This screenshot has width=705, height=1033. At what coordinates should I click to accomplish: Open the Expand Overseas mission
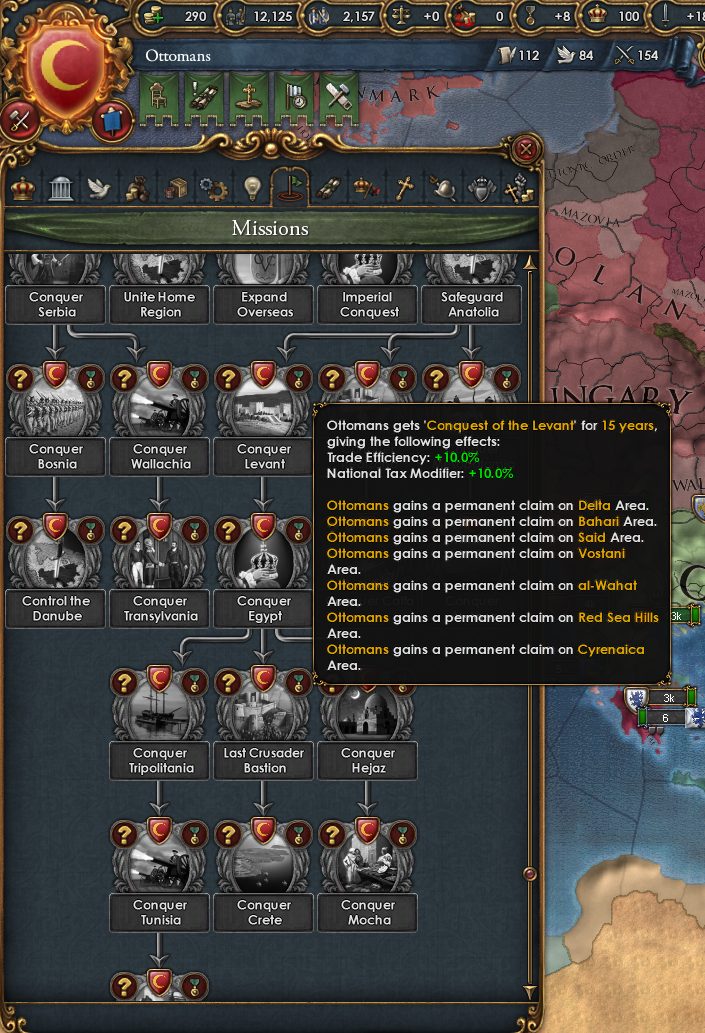tap(264, 304)
